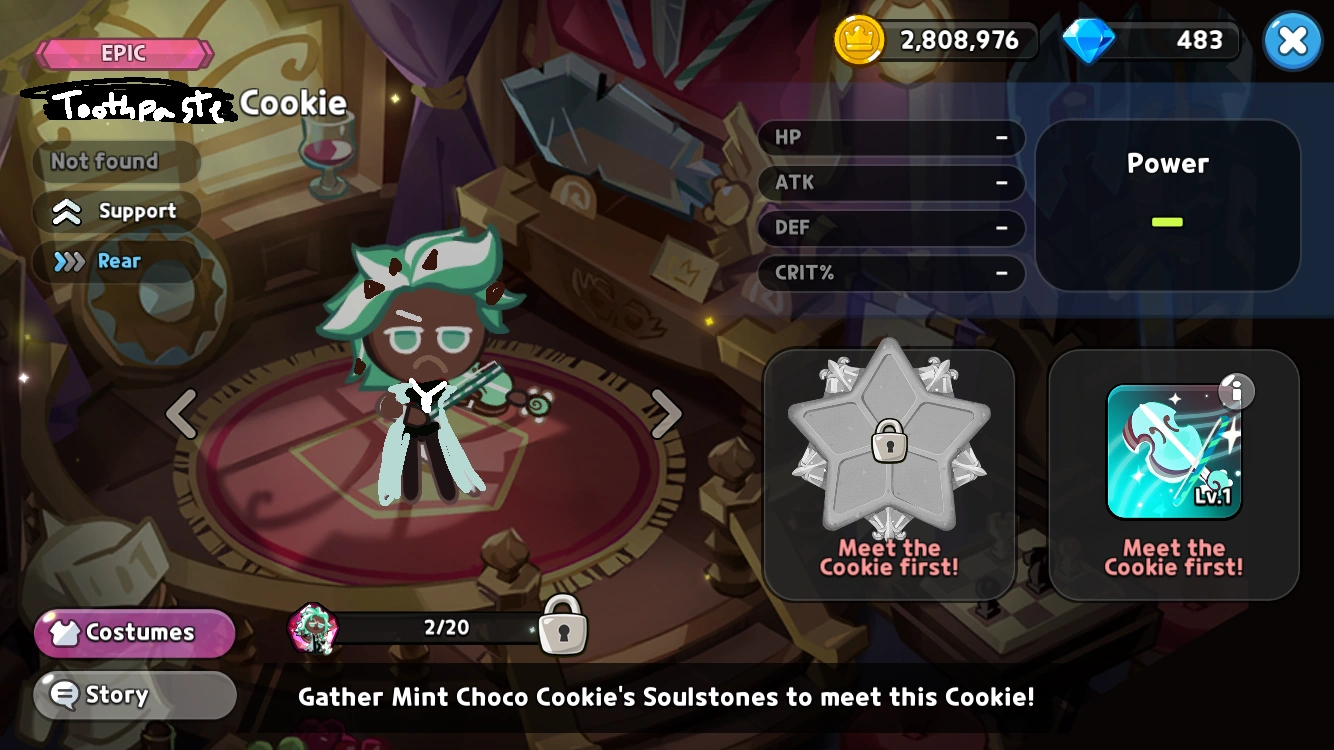Click the crystal gem balance icon
Image resolution: width=1334 pixels, height=750 pixels.
pyautogui.click(x=1089, y=40)
